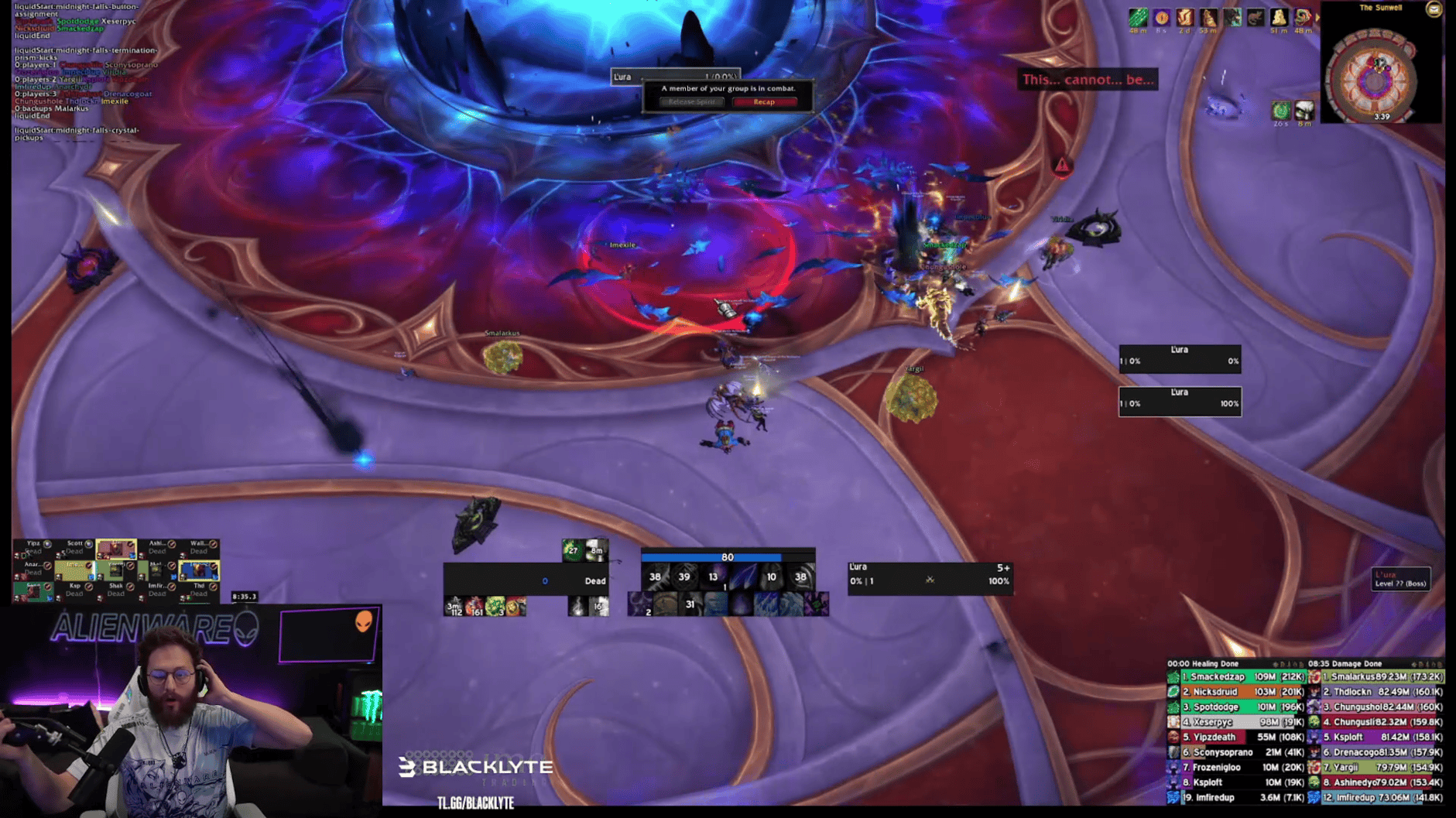Click the green striped buff icon showing 48 m
The image size is (1456, 818).
(1137, 18)
